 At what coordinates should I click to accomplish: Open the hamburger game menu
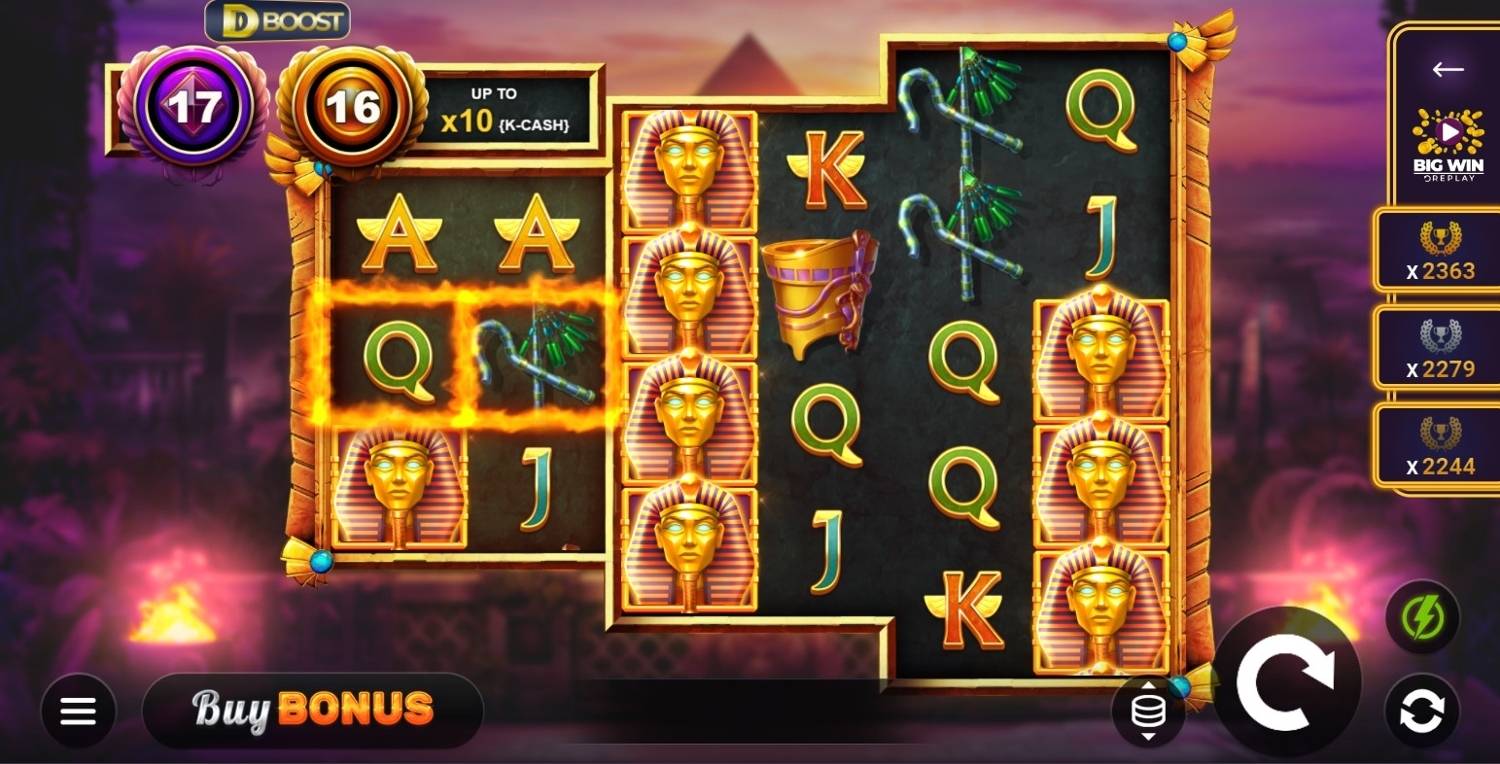pos(78,710)
